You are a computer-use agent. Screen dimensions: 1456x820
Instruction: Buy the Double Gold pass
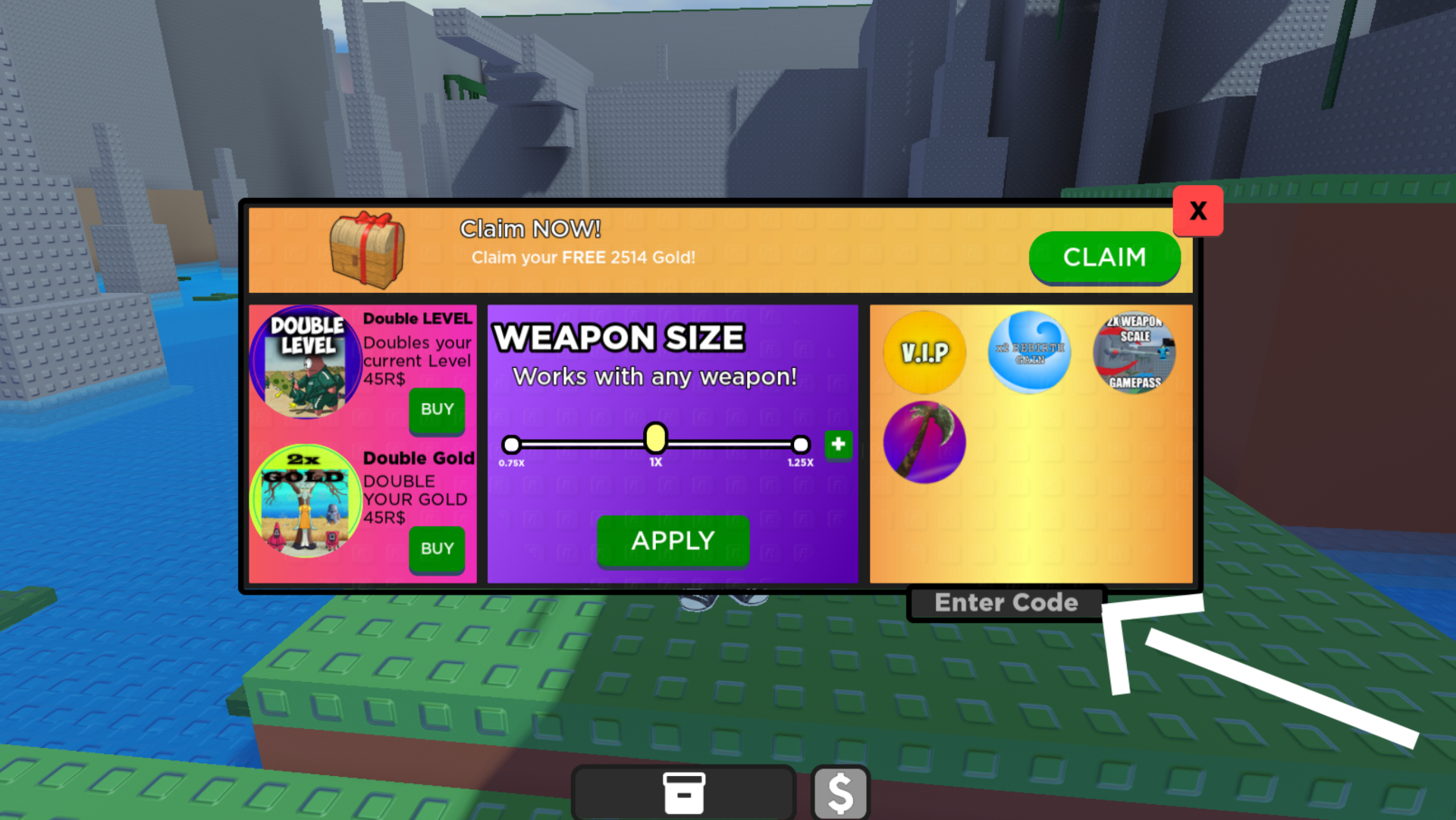coord(437,548)
